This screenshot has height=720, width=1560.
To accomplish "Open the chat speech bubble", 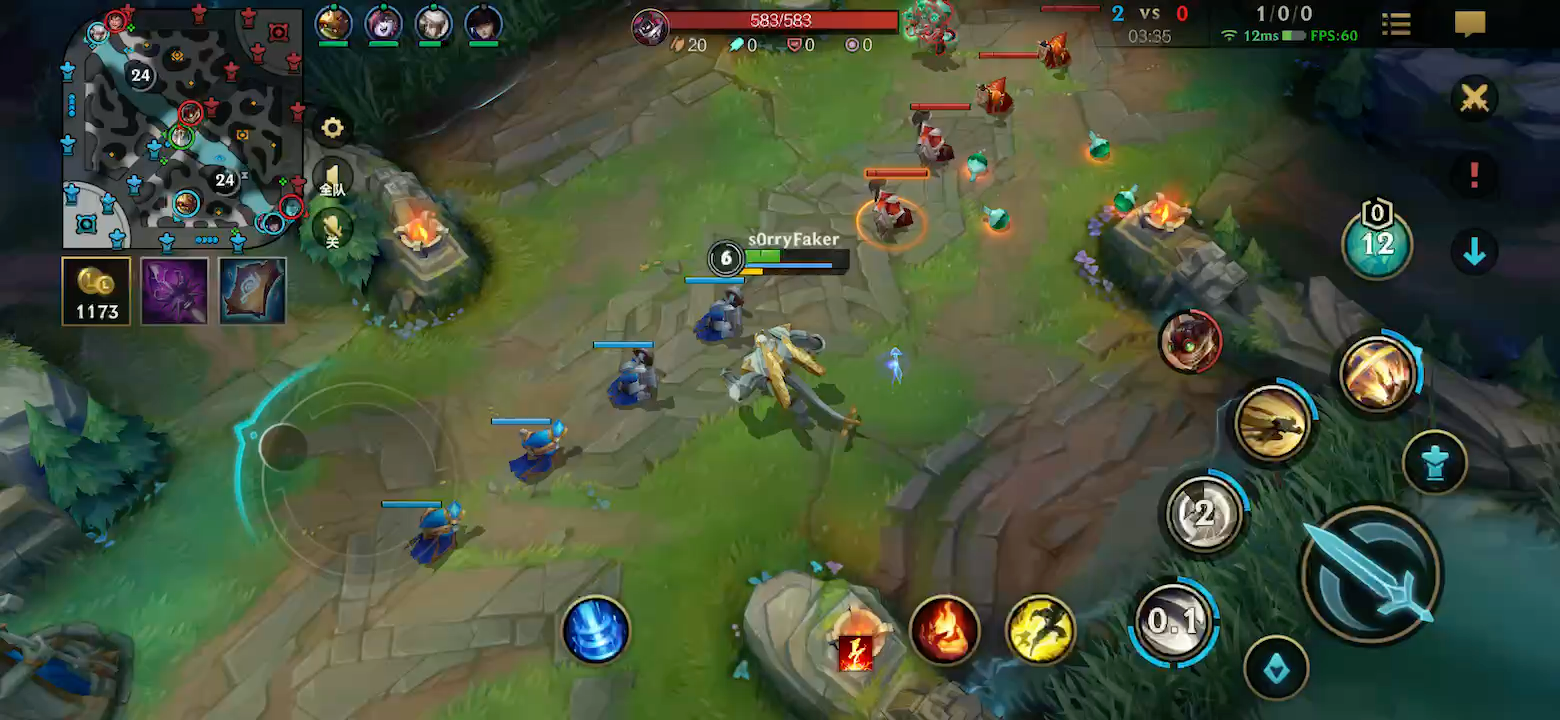I will click(x=1469, y=24).
